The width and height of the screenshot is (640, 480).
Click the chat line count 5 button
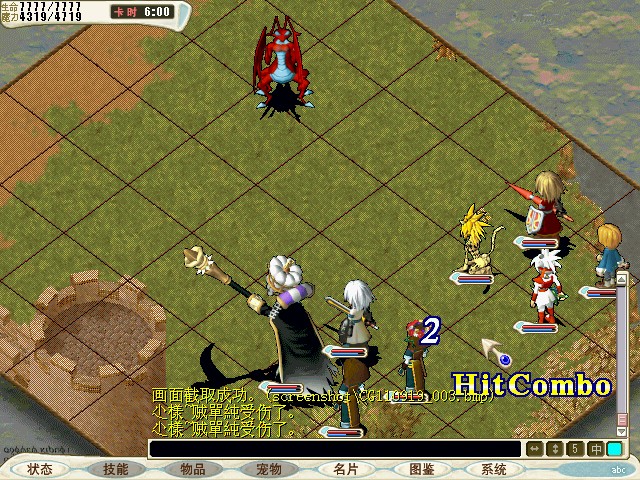[x=576, y=449]
